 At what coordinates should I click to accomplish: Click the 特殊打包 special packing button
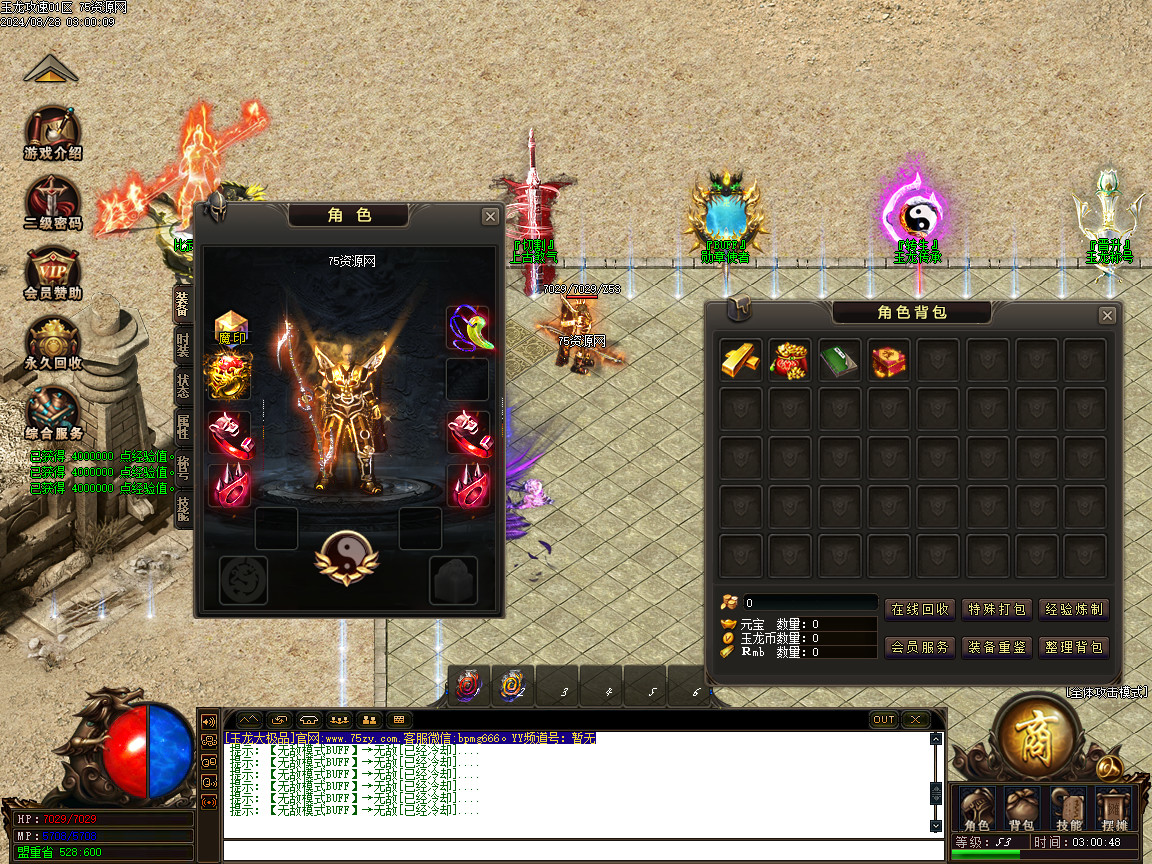(996, 609)
